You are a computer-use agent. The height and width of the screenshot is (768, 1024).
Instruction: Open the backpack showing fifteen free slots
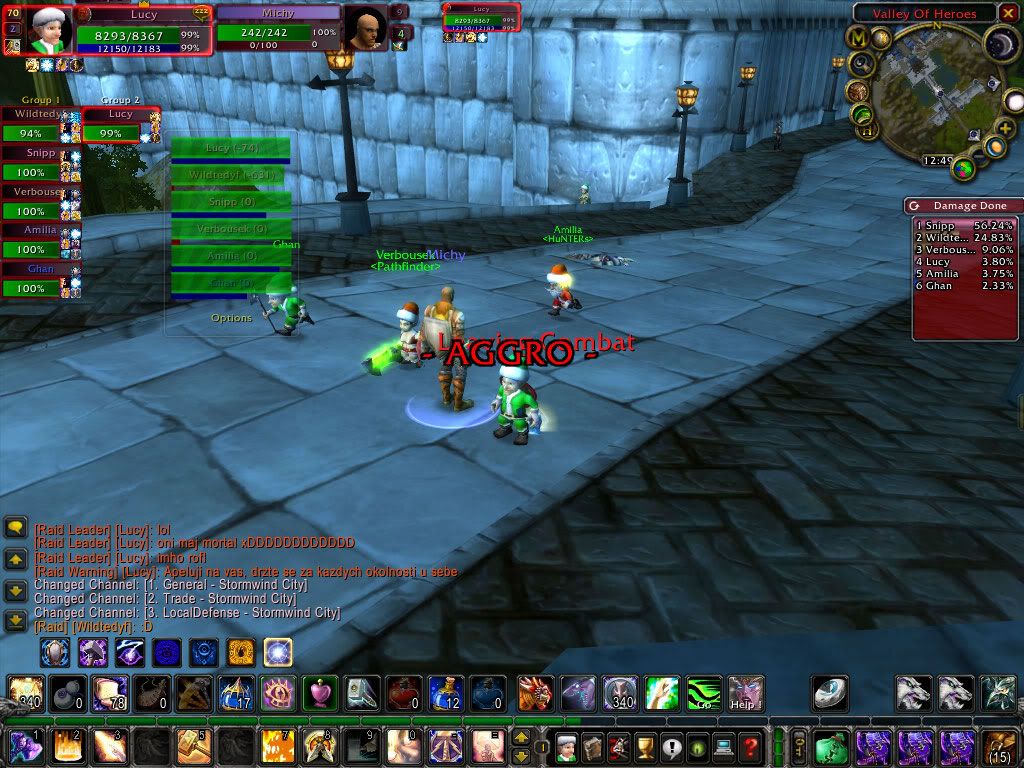(999, 746)
